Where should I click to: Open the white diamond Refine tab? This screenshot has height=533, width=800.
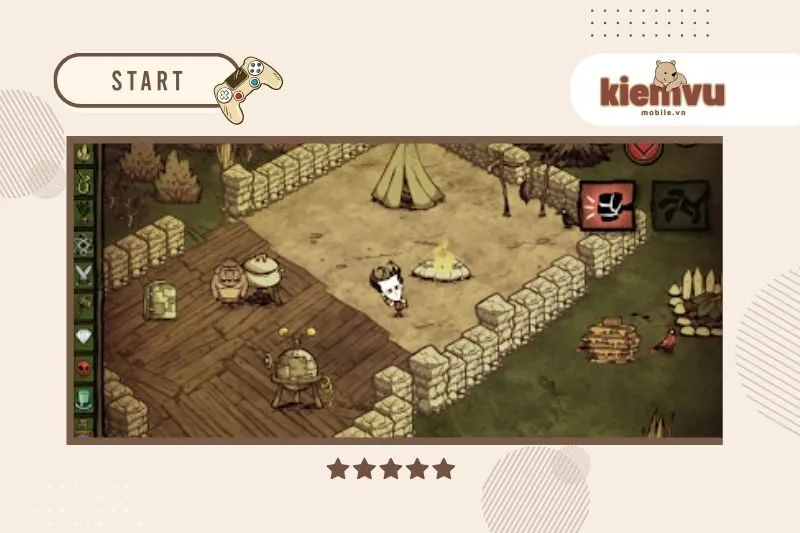click(85, 337)
